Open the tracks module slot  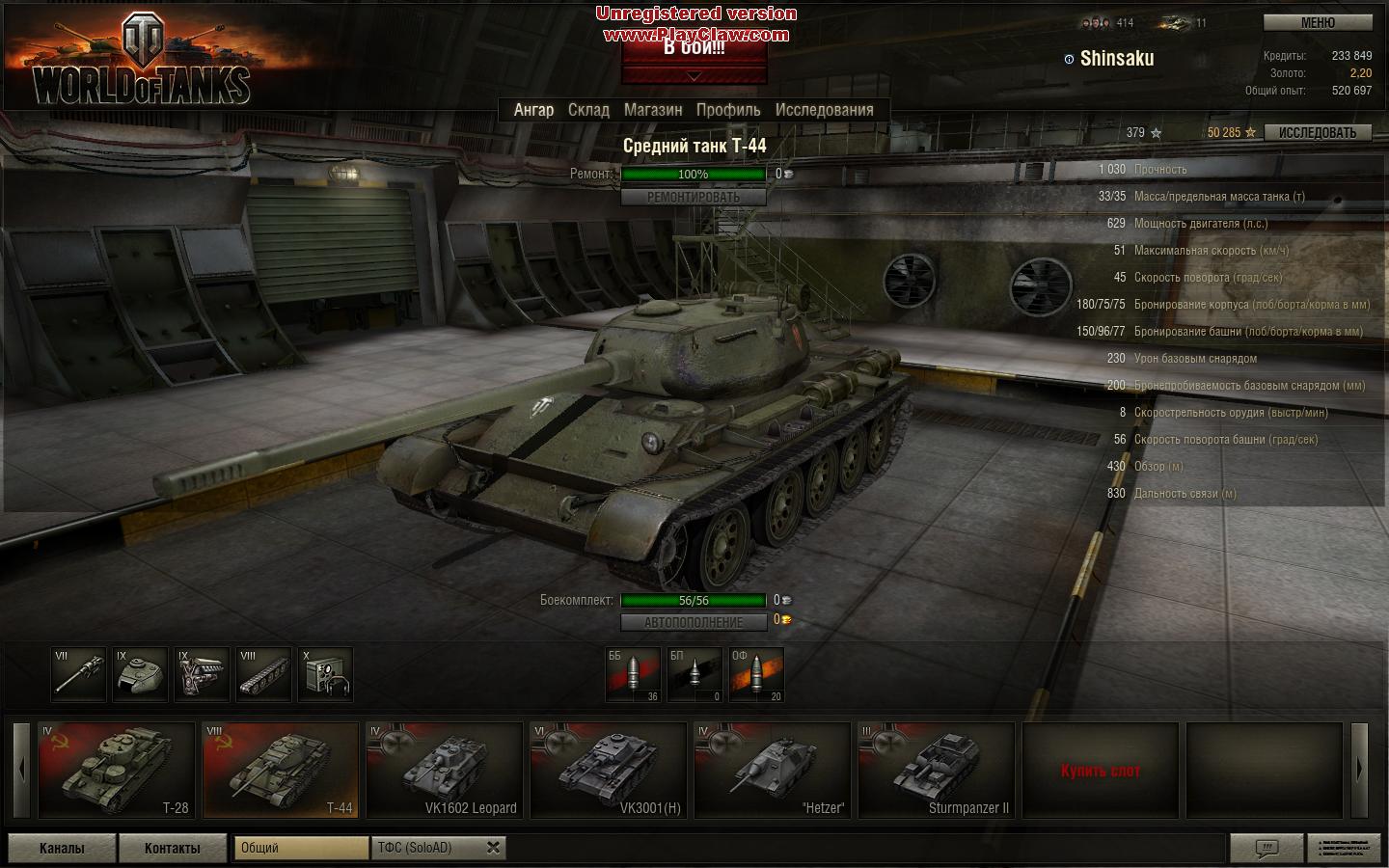coord(263,674)
